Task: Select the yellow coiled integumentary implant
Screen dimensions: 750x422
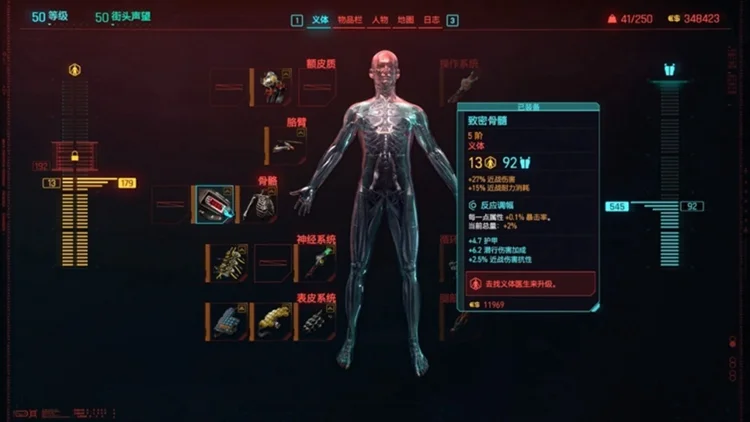Action: tap(272, 321)
